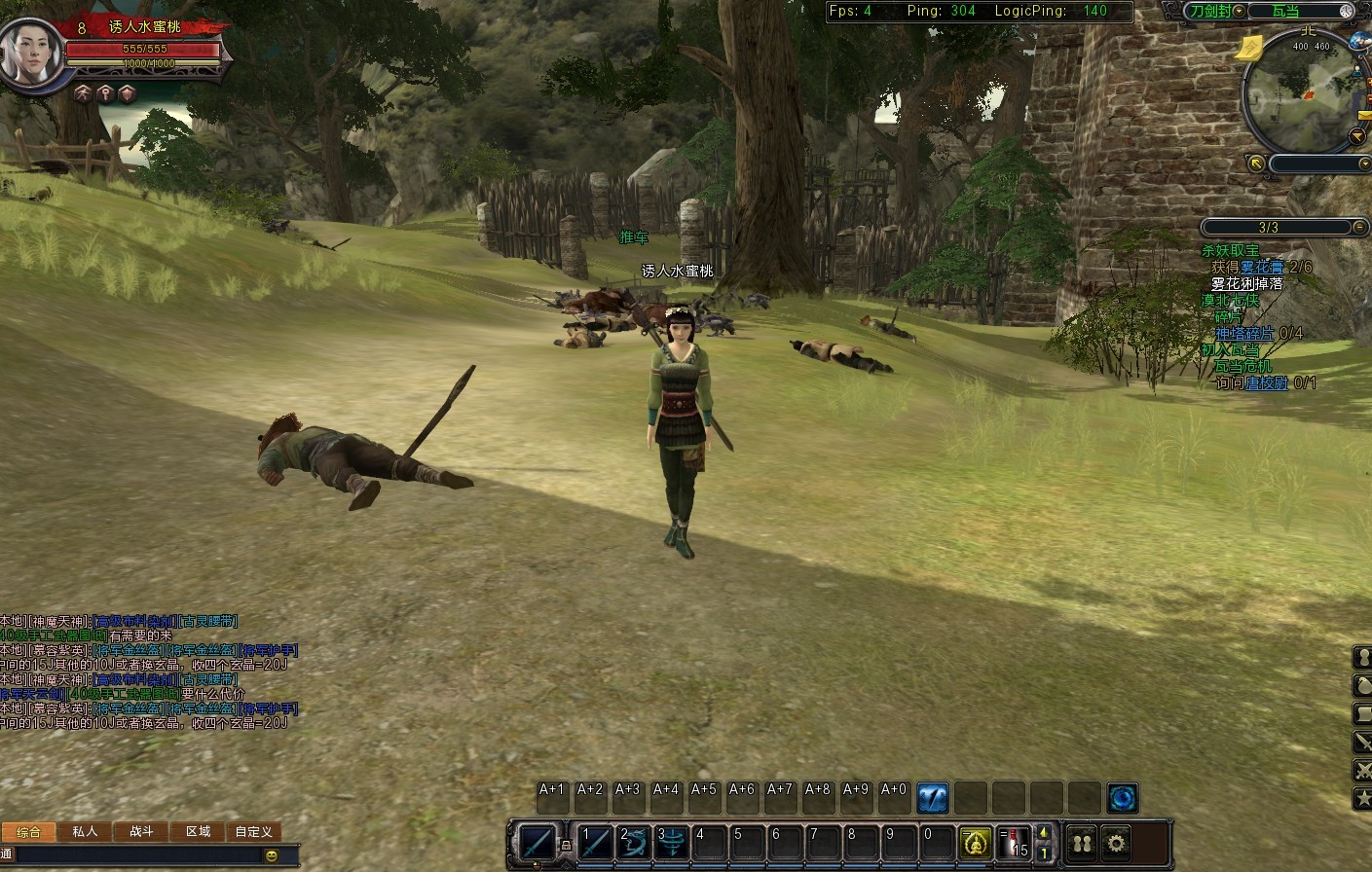Show the 自定义 custom chat tab
Screen dimensions: 1372x872
tap(253, 831)
